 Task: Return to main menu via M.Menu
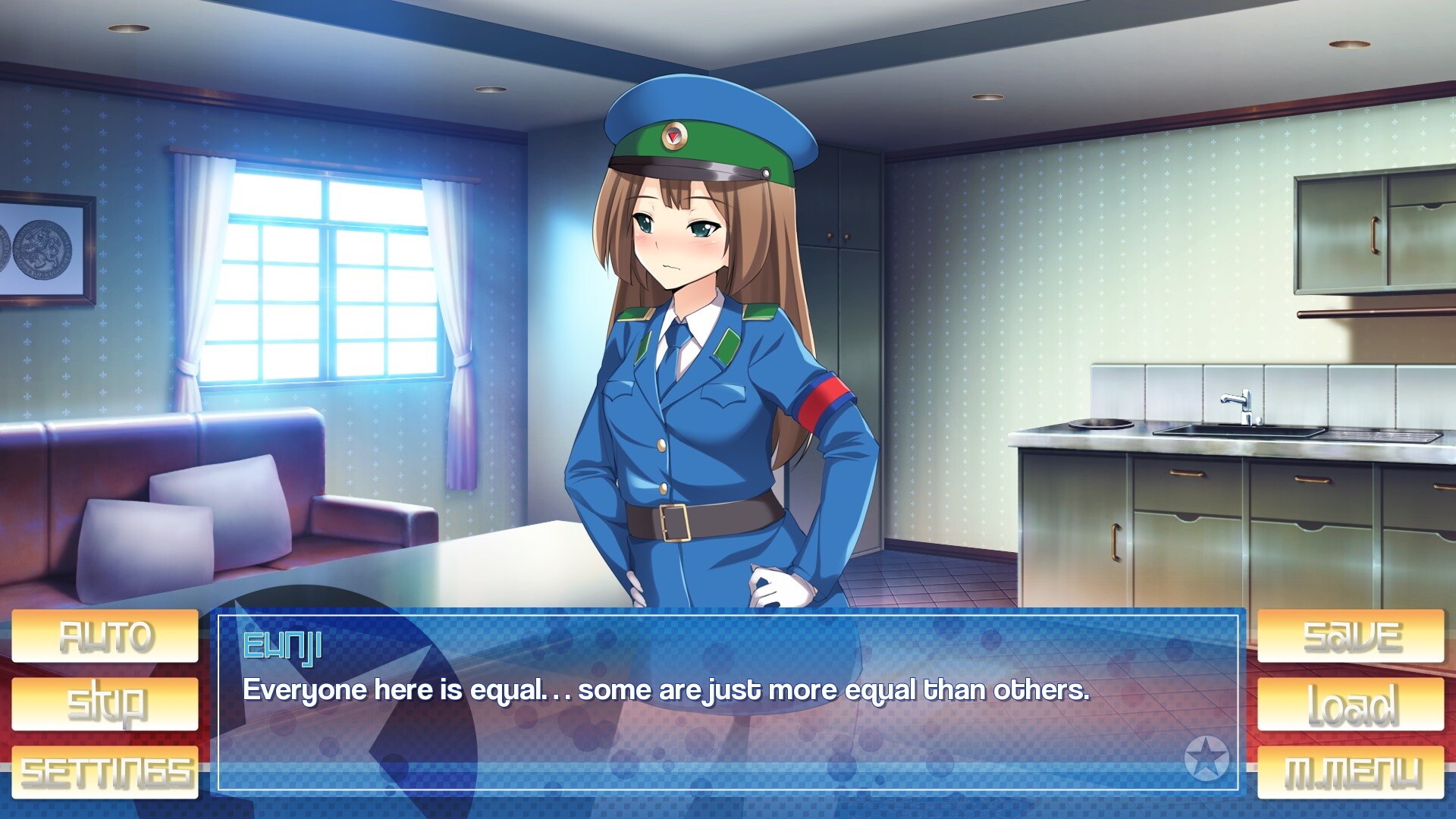(x=1351, y=772)
